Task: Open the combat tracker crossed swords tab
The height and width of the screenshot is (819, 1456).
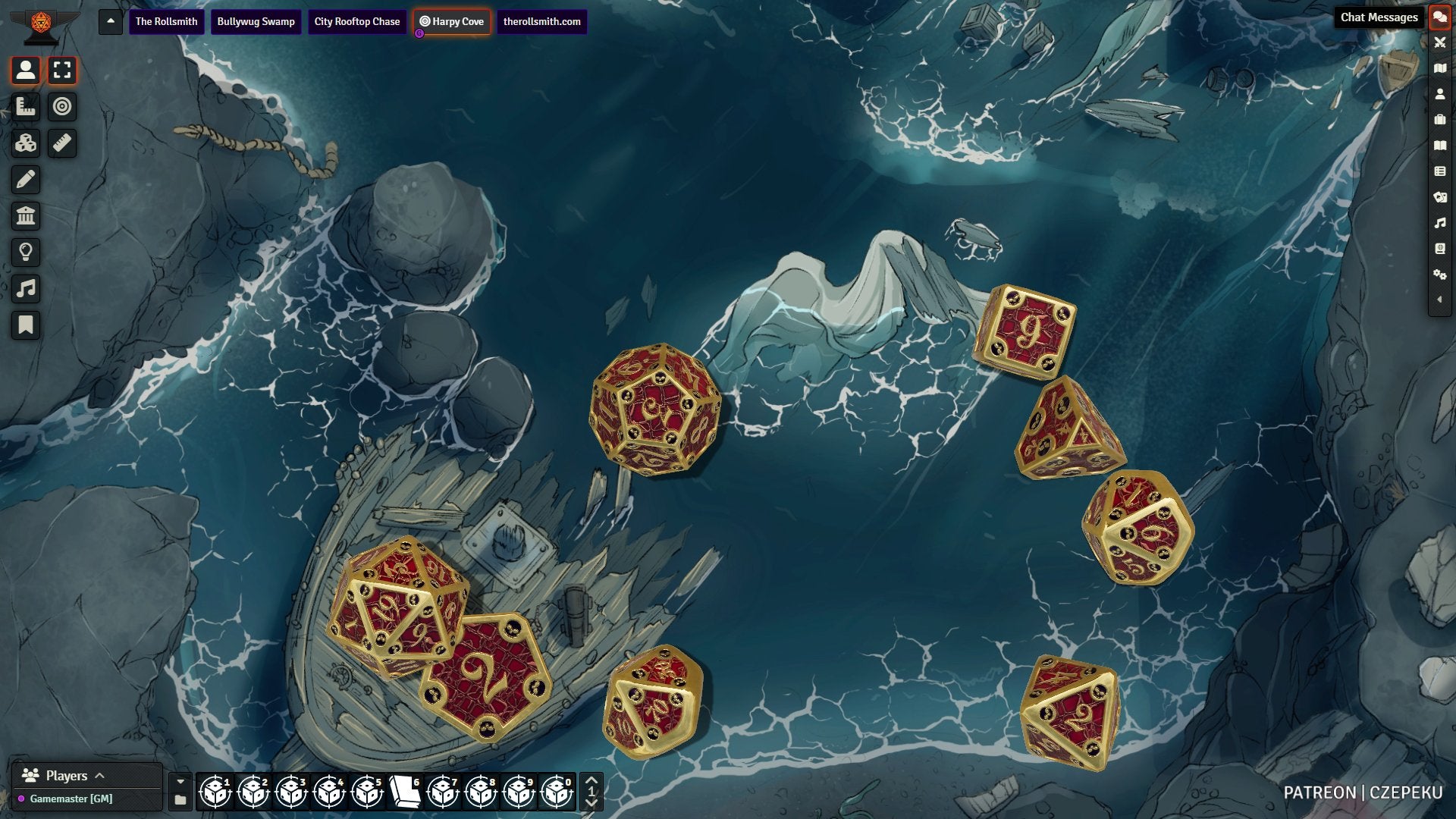Action: click(1439, 42)
